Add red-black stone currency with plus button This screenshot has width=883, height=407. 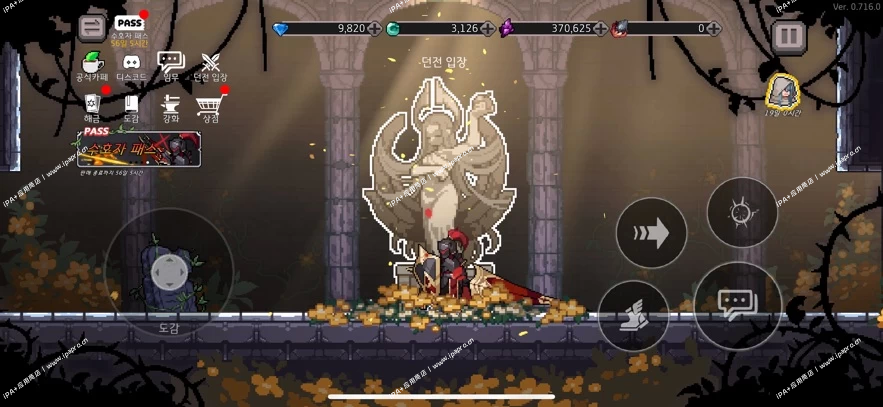pyautogui.click(x=713, y=29)
